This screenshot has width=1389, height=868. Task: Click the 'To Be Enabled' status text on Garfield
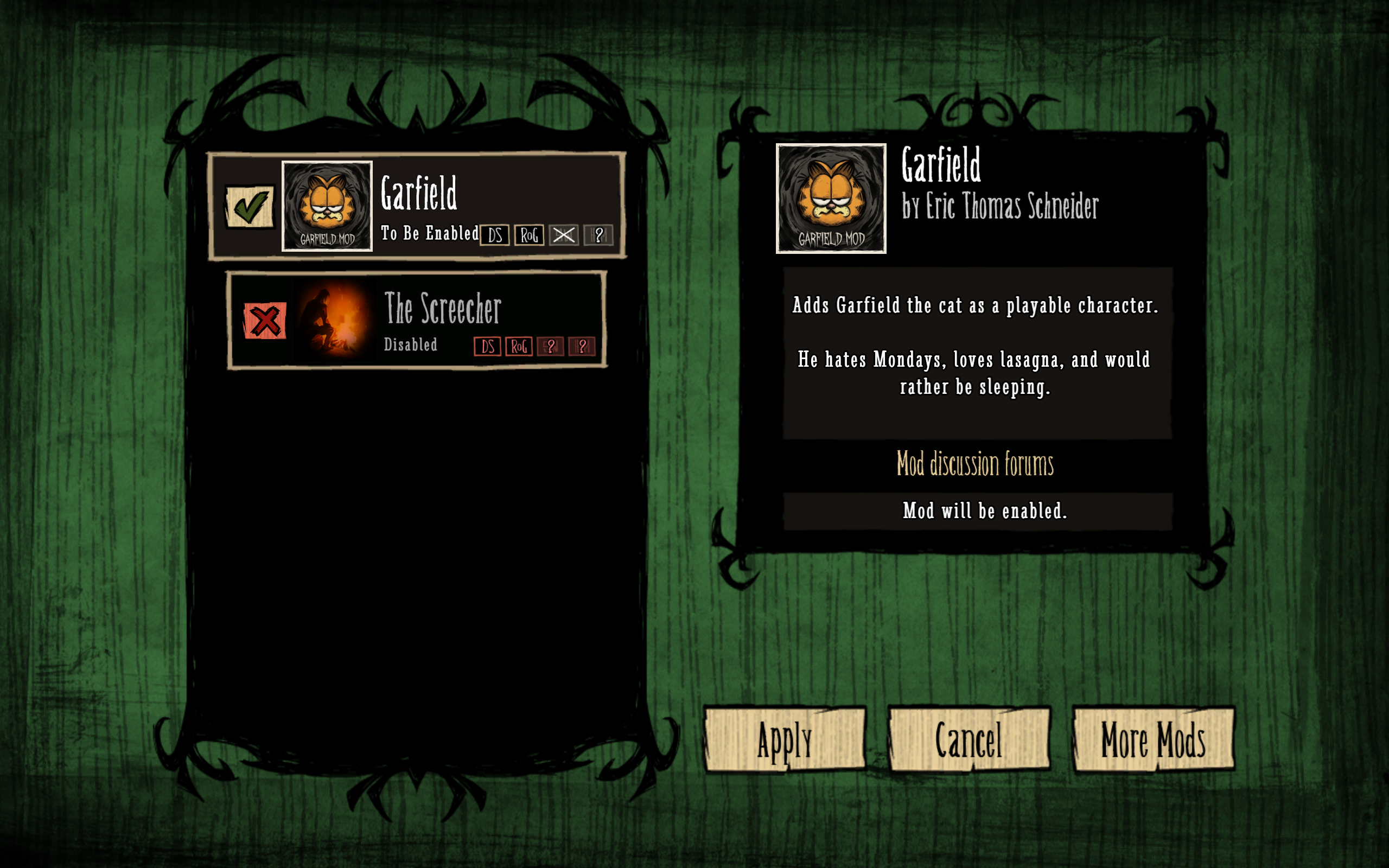[x=428, y=233]
